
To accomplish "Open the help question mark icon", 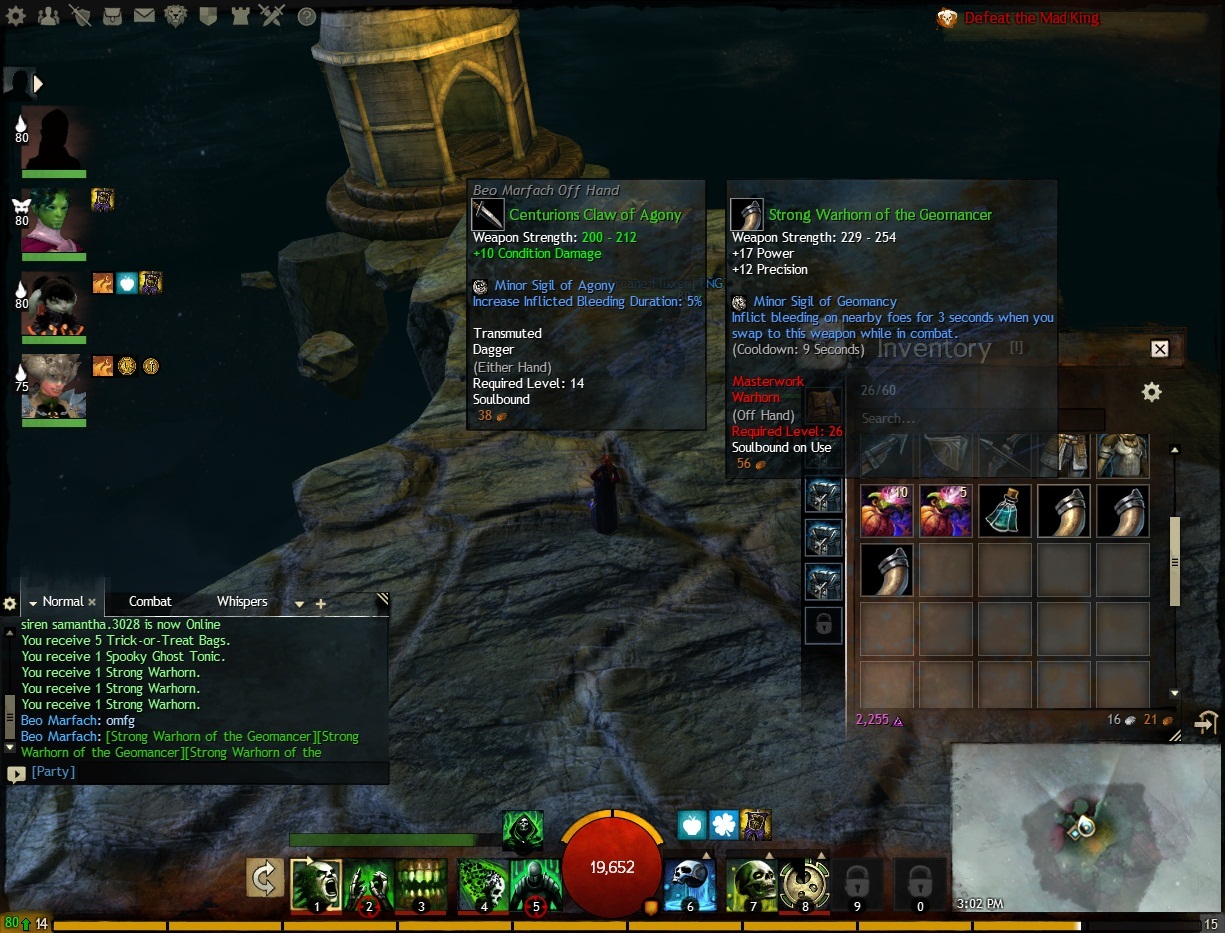I will tap(307, 16).
